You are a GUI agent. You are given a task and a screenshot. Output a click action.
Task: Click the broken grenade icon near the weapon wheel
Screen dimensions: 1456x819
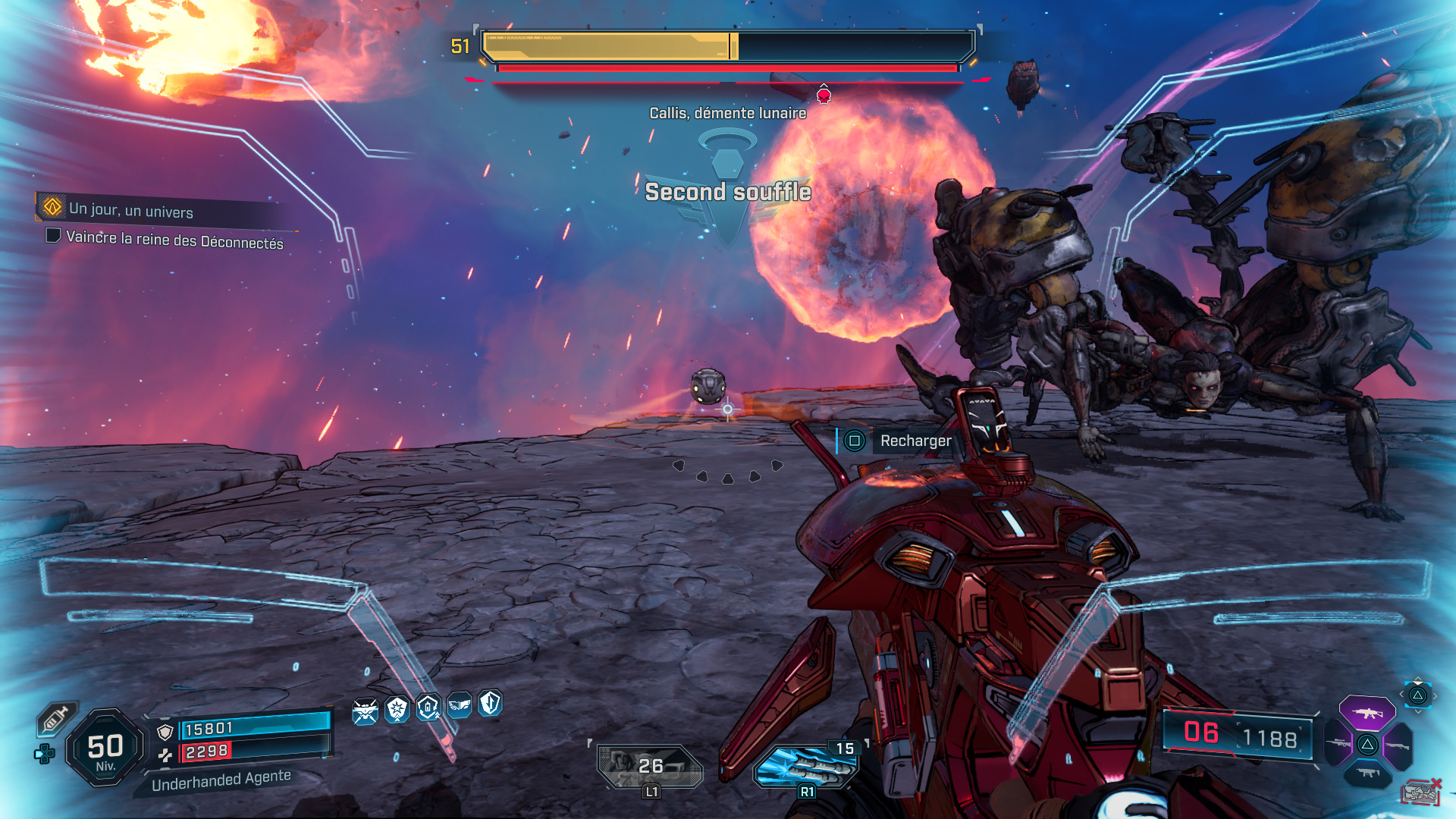(1422, 792)
